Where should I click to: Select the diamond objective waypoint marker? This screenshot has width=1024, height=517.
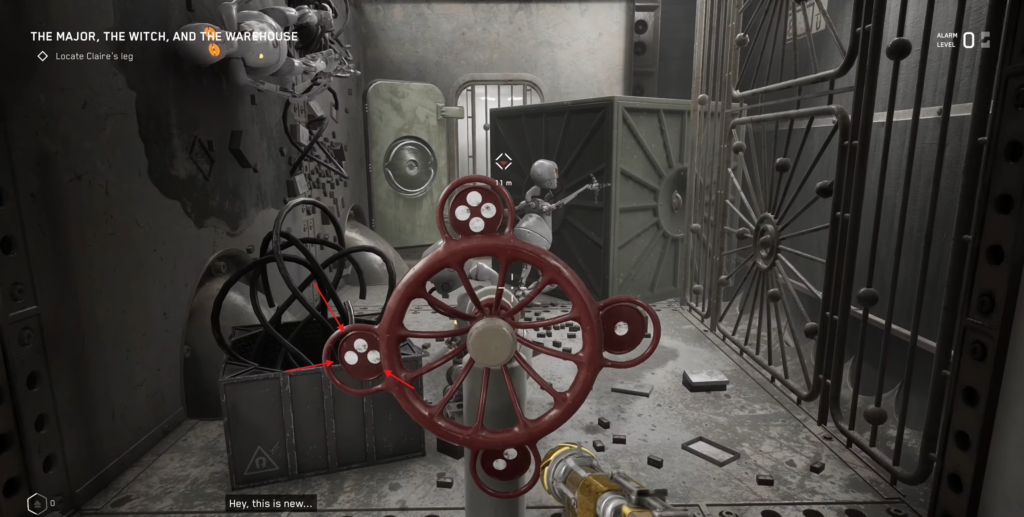coord(503,162)
